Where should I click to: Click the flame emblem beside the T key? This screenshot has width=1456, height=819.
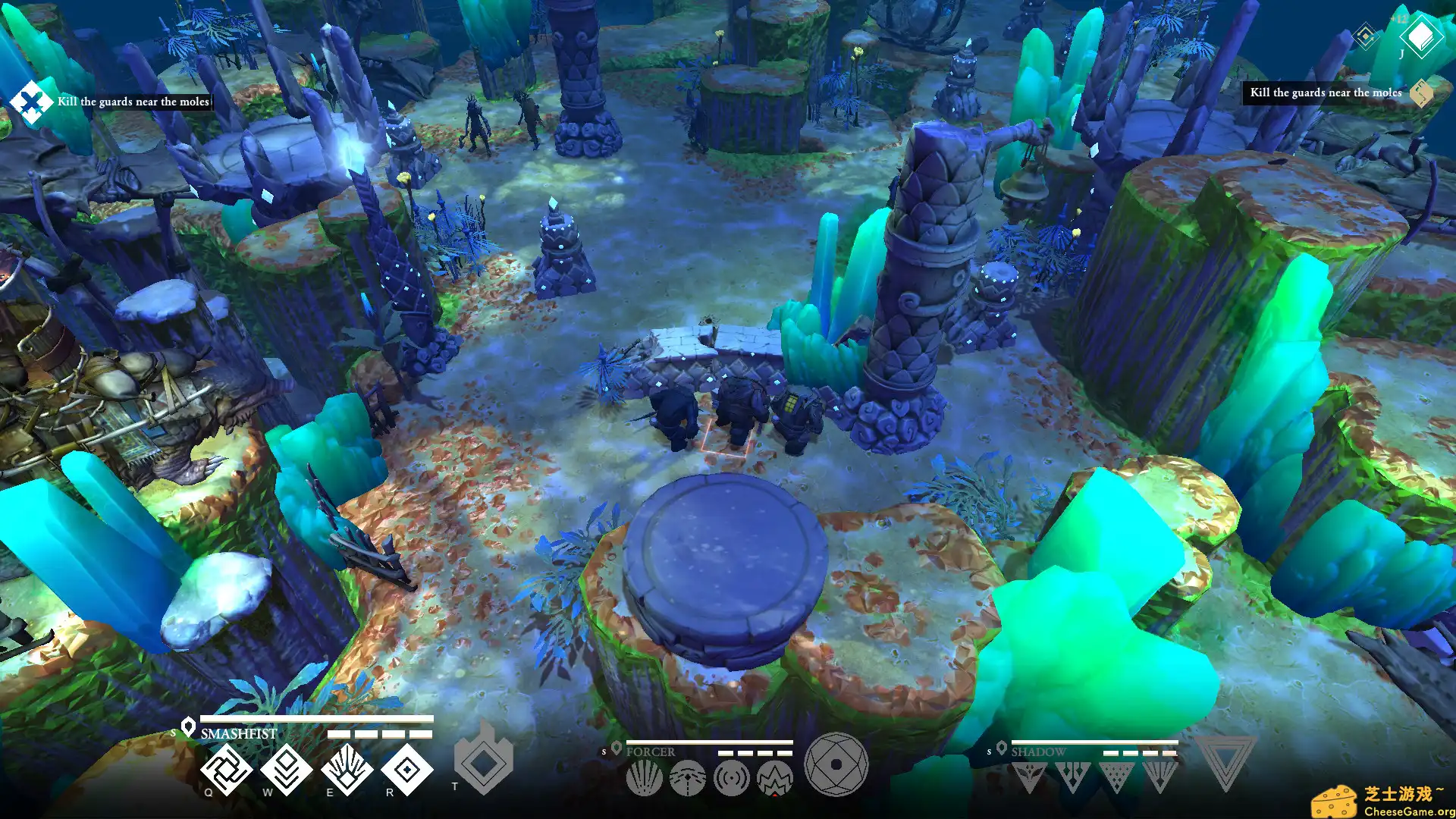pos(485,761)
